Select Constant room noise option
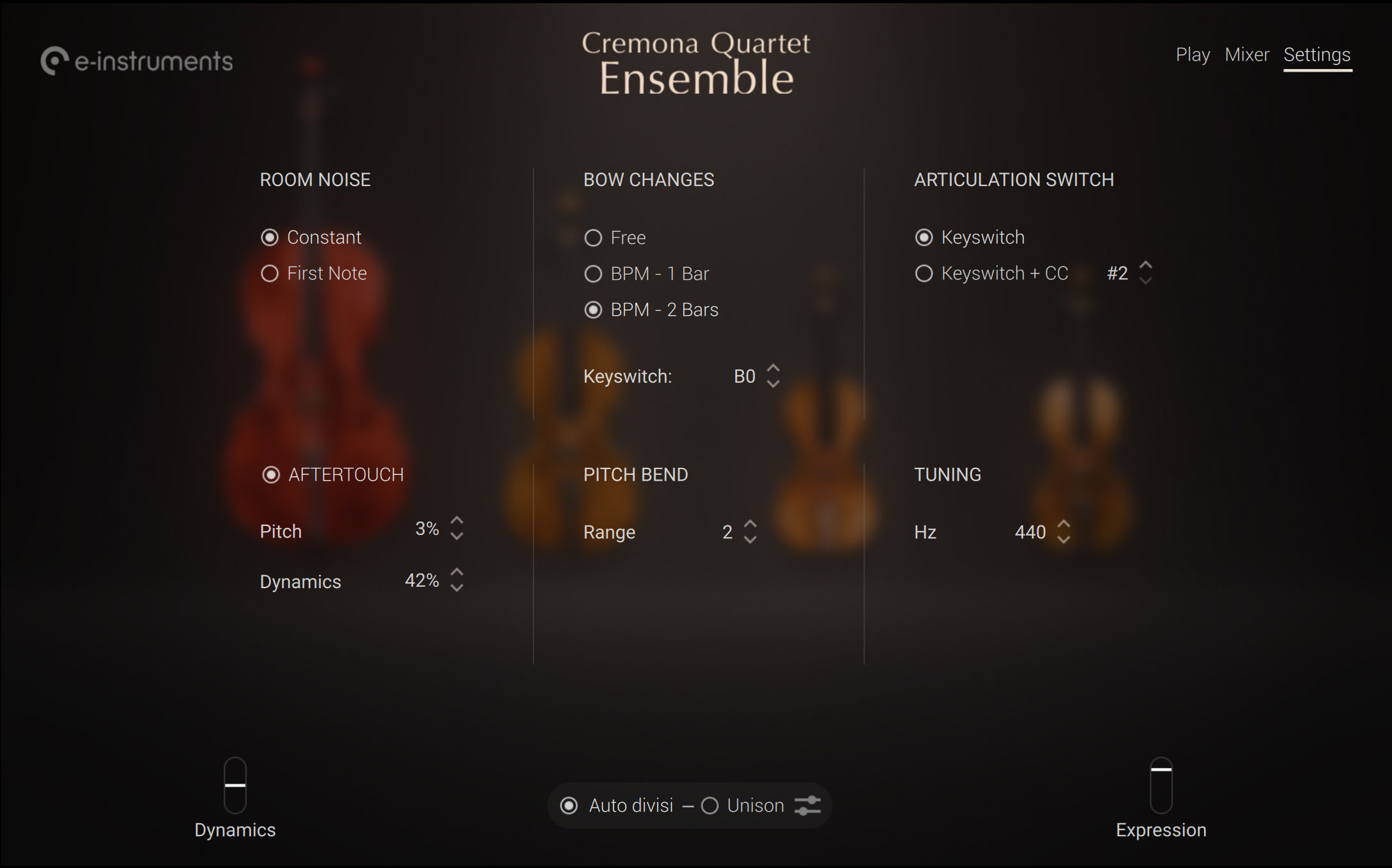Image resolution: width=1392 pixels, height=868 pixels. pyautogui.click(x=270, y=238)
